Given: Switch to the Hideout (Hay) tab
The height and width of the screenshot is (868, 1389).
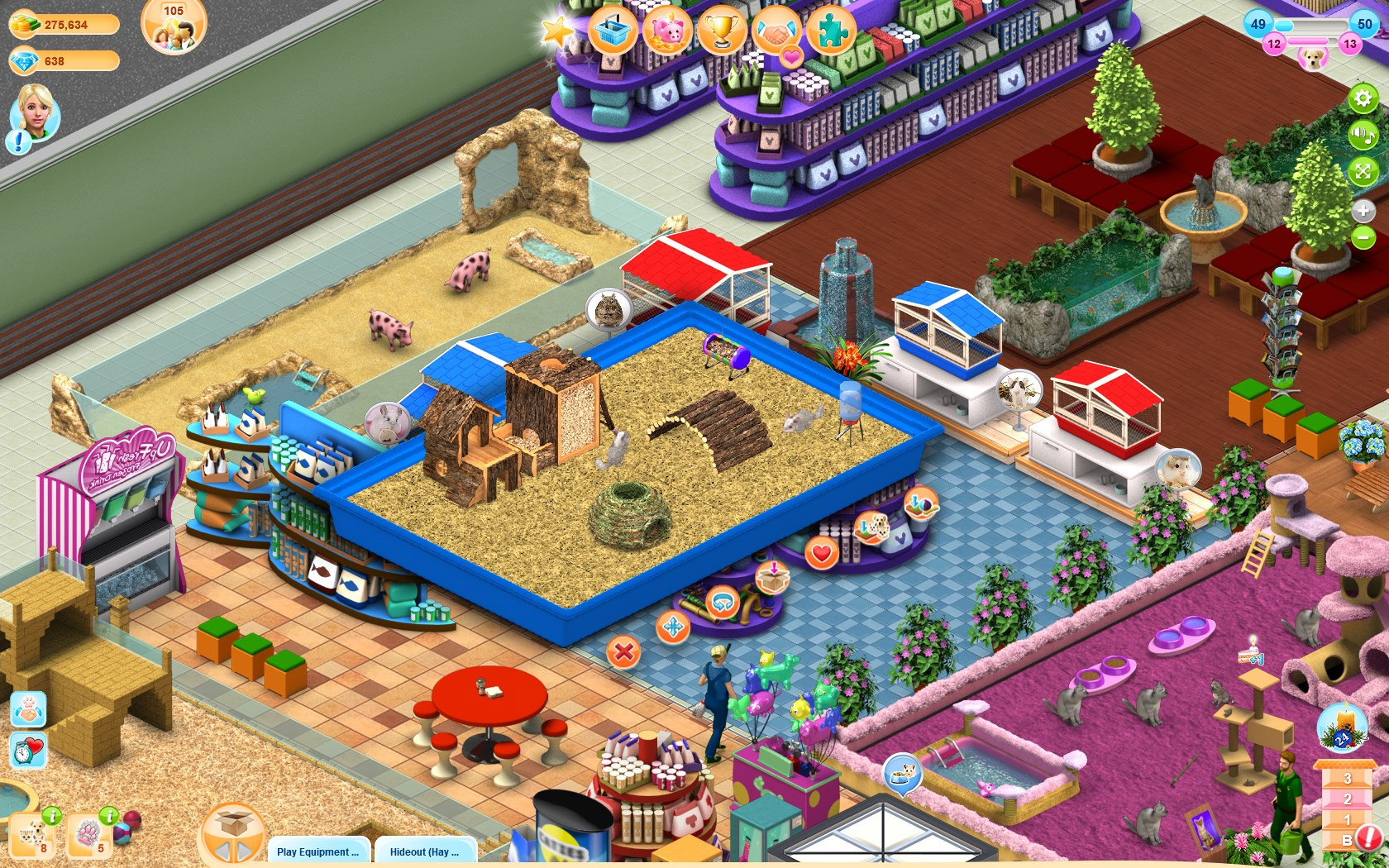Looking at the screenshot, I should [x=423, y=851].
